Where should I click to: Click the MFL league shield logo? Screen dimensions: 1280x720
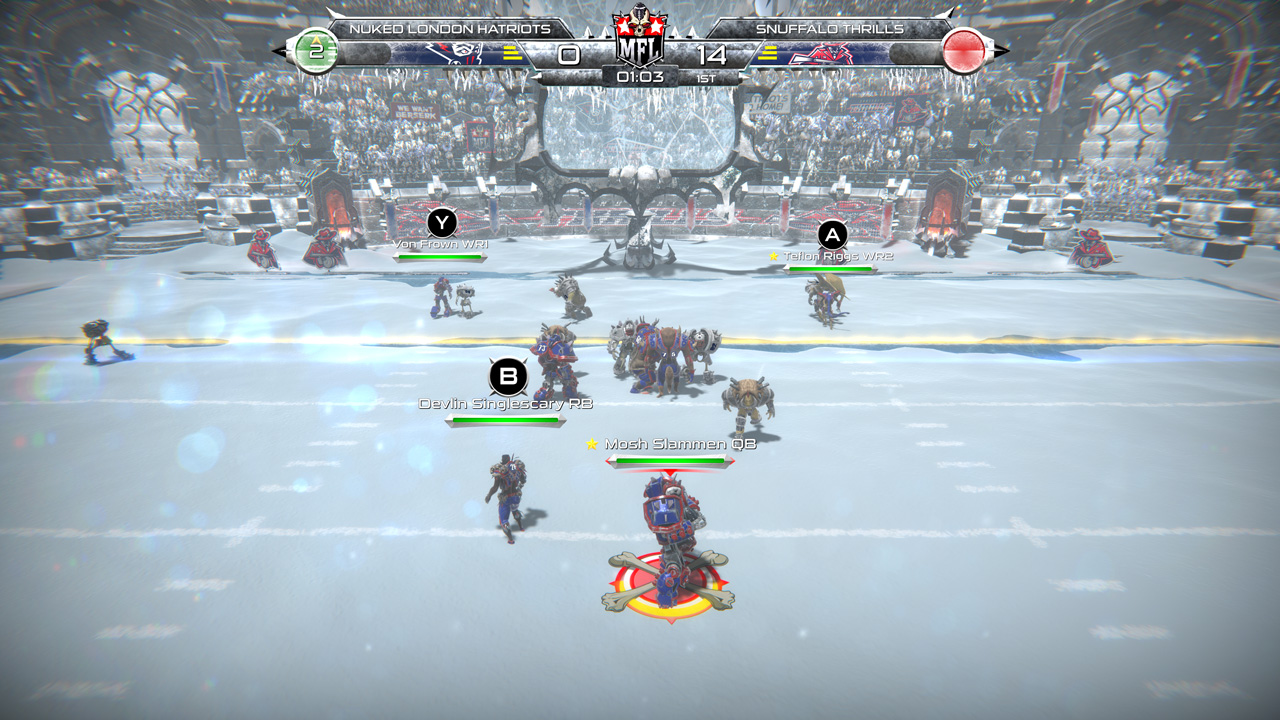[640, 37]
